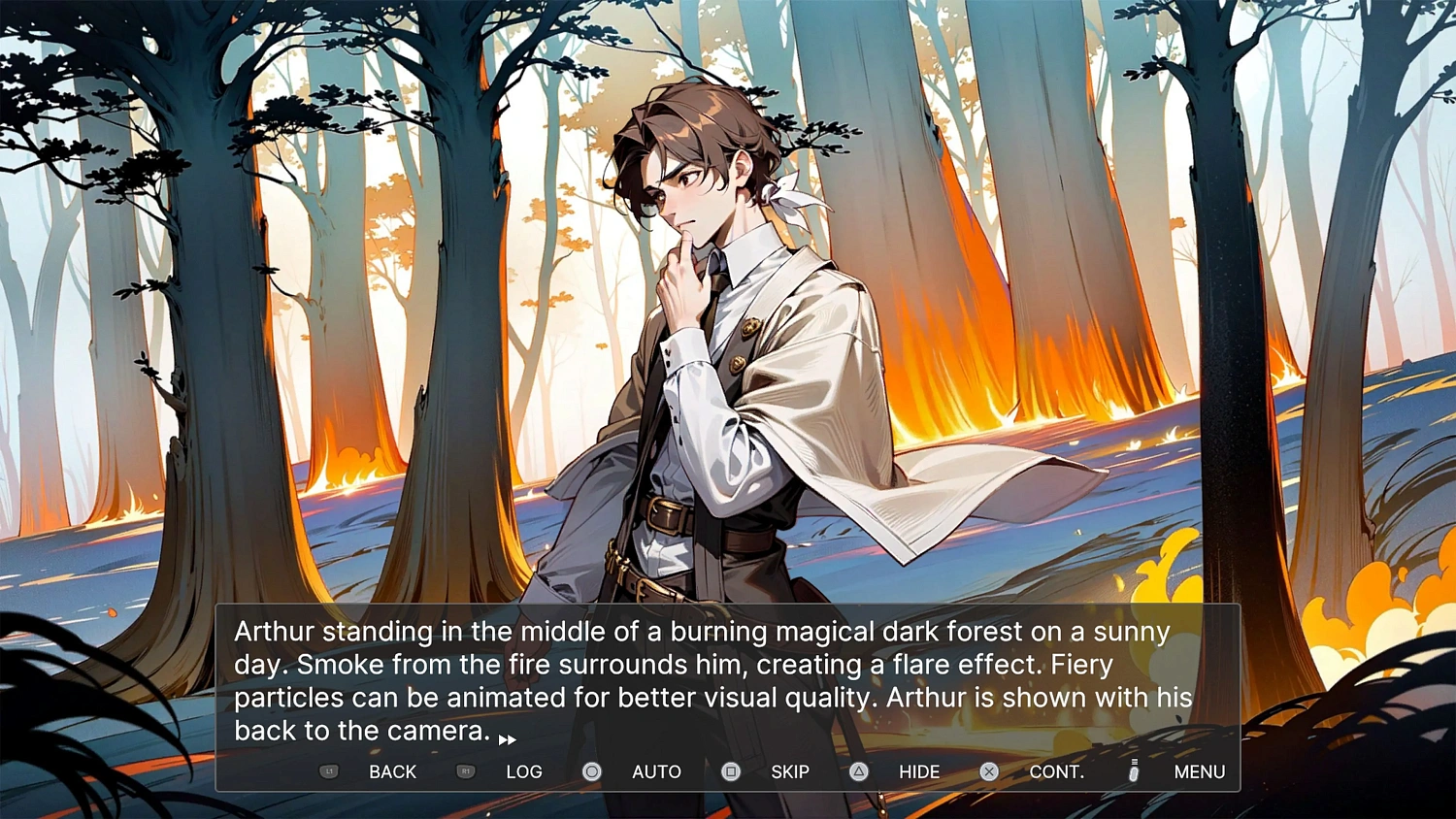
Task: Click the cross button icon next to CONT.
Action: 988,771
